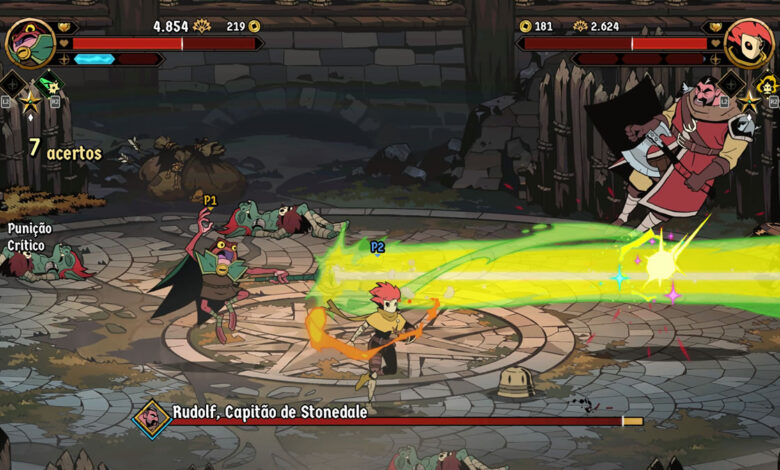This screenshot has width=780, height=470.
Task: Select player one's gold star ability icon
Action: 30,101
